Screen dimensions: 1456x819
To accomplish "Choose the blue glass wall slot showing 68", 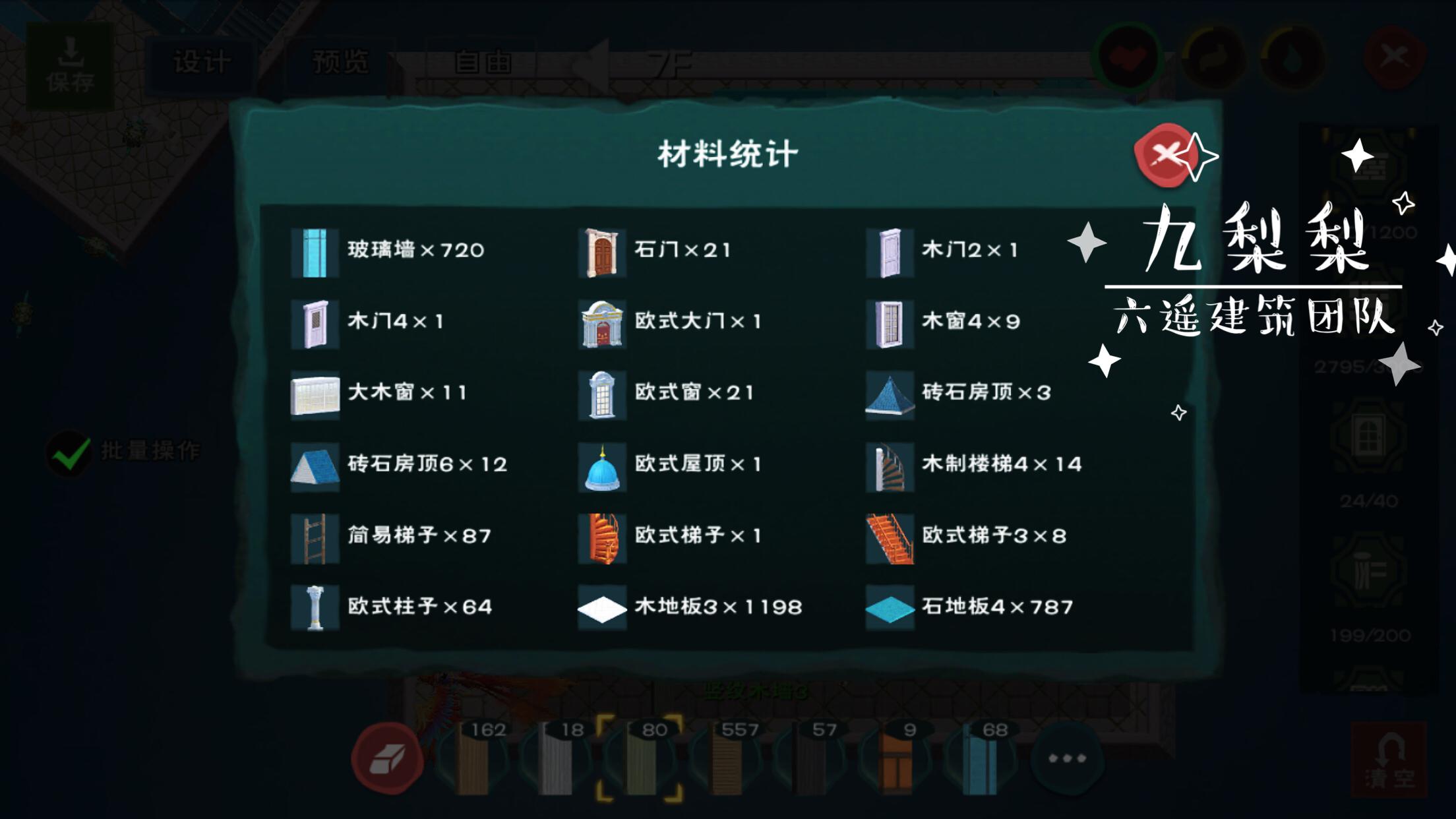I will pyautogui.click(x=983, y=758).
